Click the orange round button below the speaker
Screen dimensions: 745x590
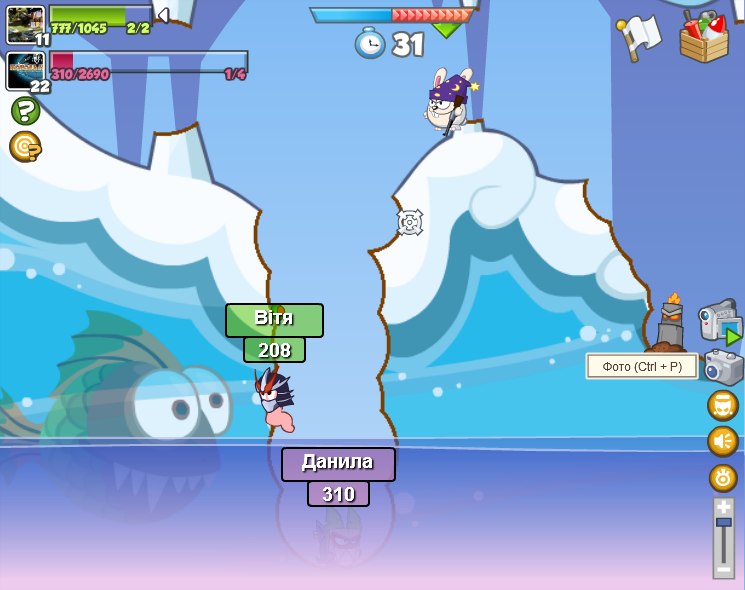723,477
